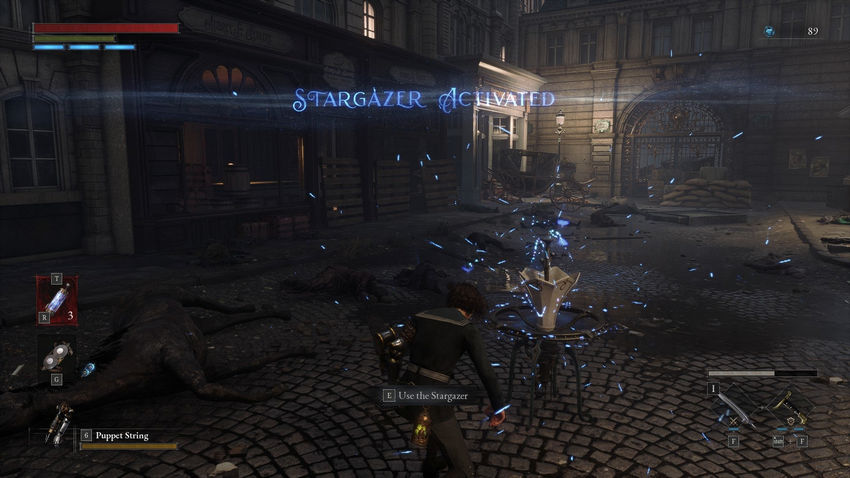Select the equipped sword blade icon
The image size is (850, 478).
(x=732, y=409)
